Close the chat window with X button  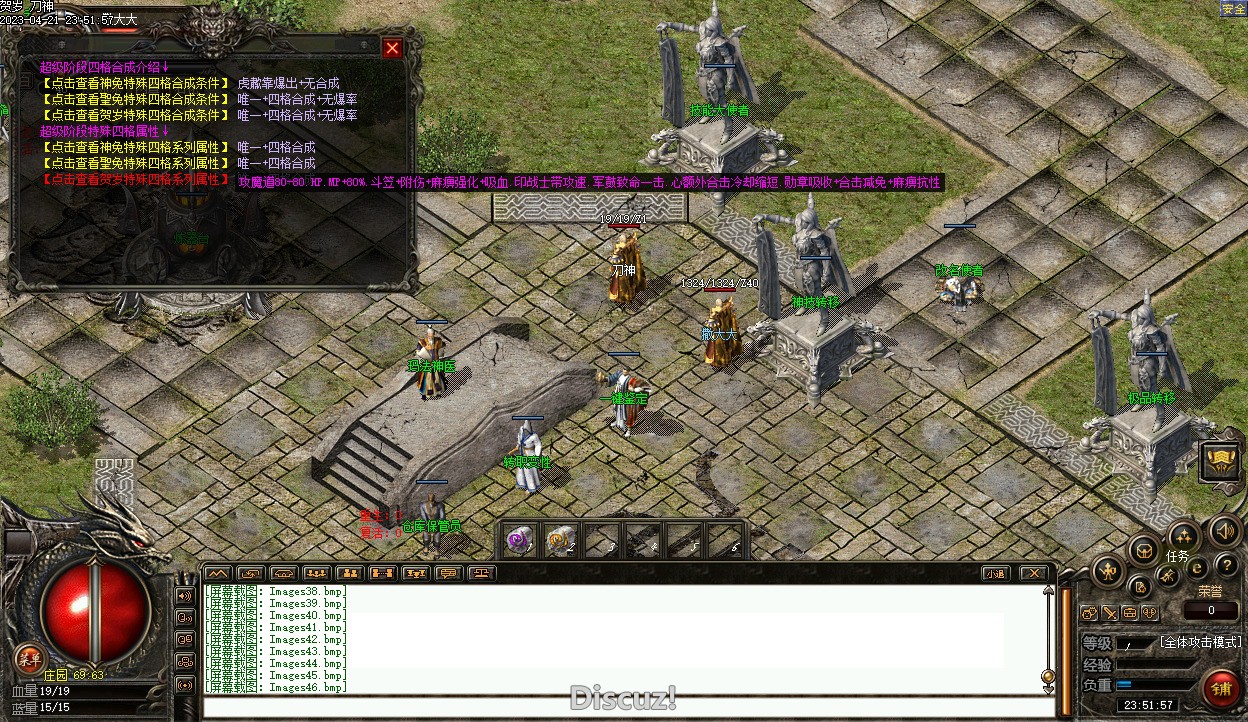[x=1035, y=574]
